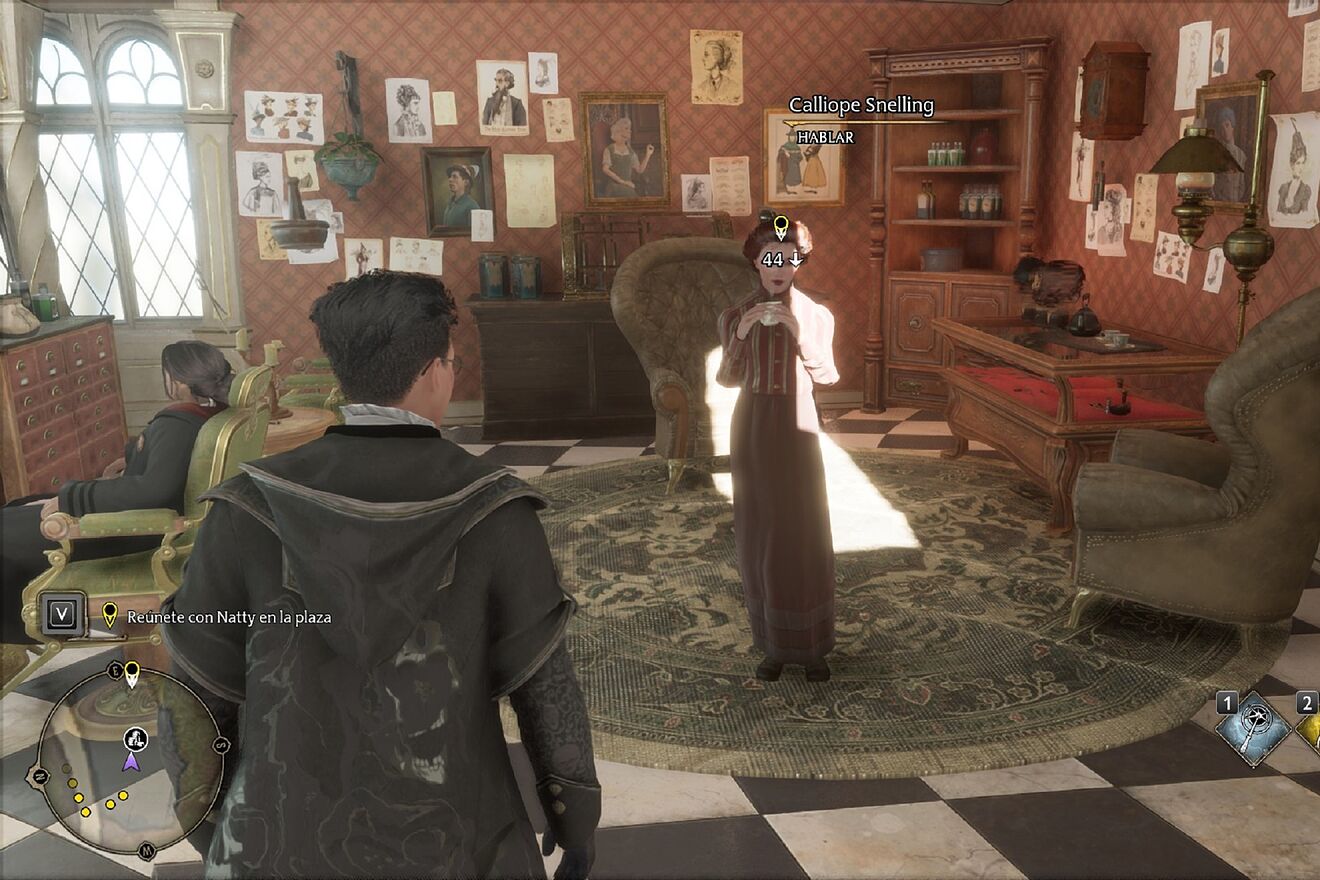The height and width of the screenshot is (880, 1320).
Task: Click the waypoint diamond above Calliope Snelling
Action: pyautogui.click(x=779, y=222)
